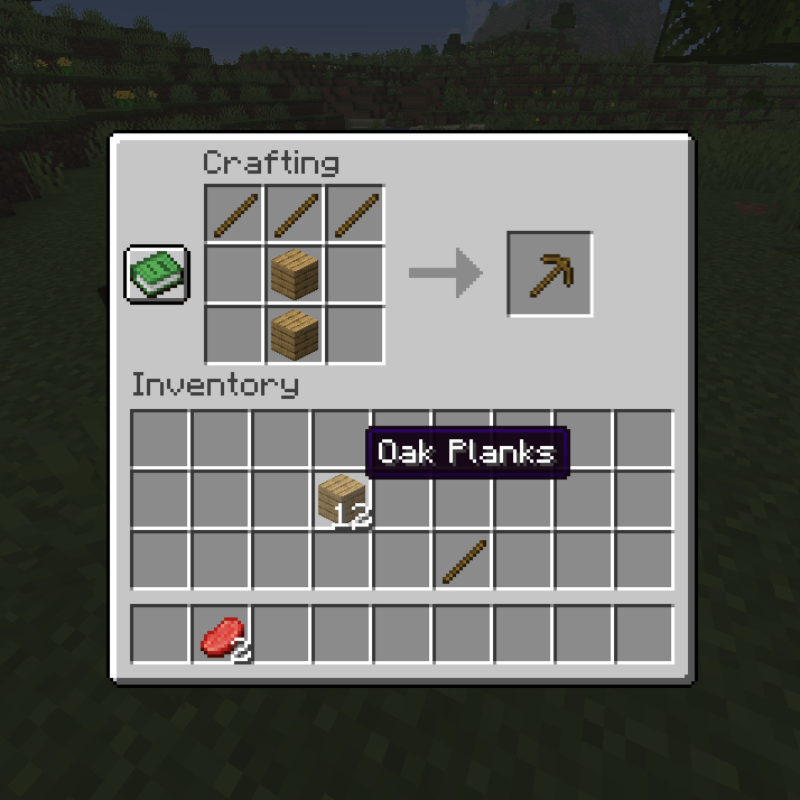
Task: Click the oak planks in the crafting grid's center
Action: (x=295, y=274)
